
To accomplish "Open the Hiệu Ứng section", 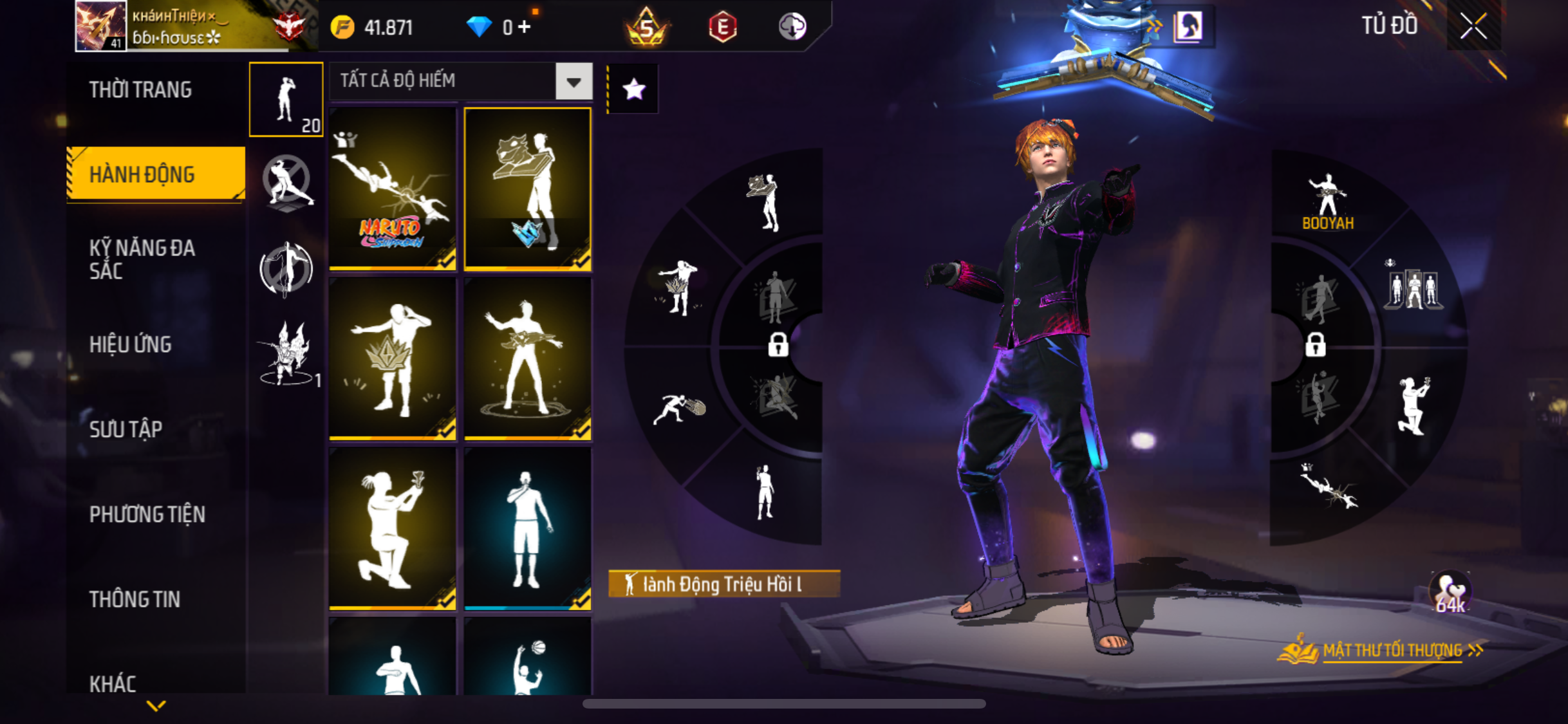I will (x=130, y=344).
